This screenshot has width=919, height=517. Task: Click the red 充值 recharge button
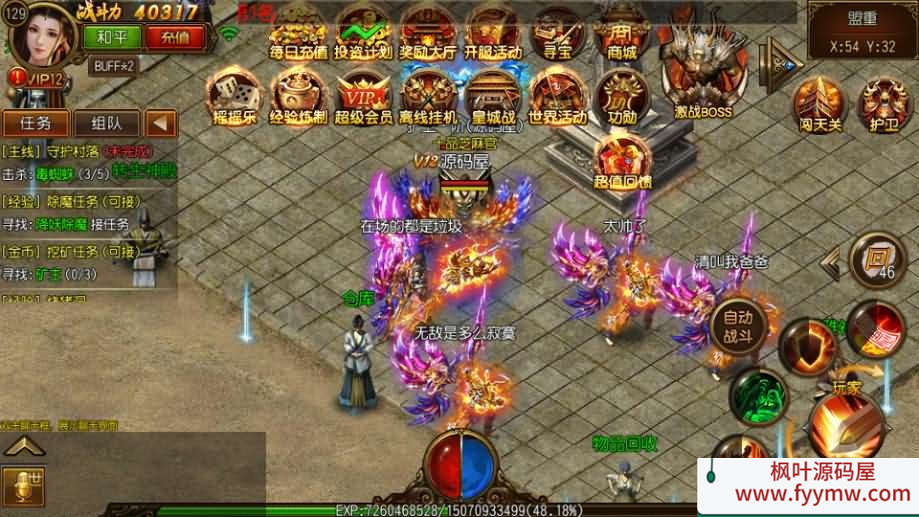point(174,37)
